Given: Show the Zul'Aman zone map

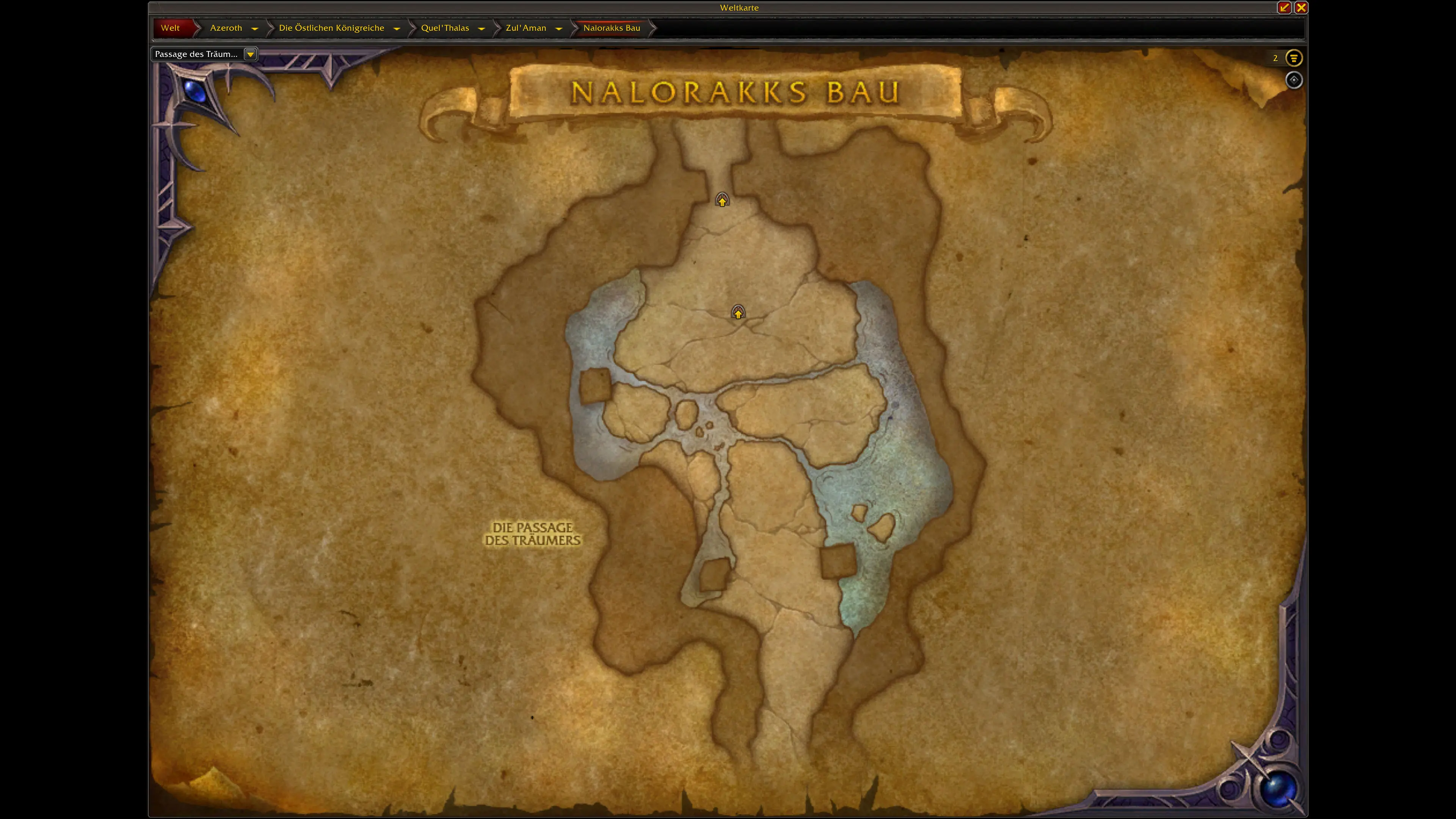Looking at the screenshot, I should point(526,28).
